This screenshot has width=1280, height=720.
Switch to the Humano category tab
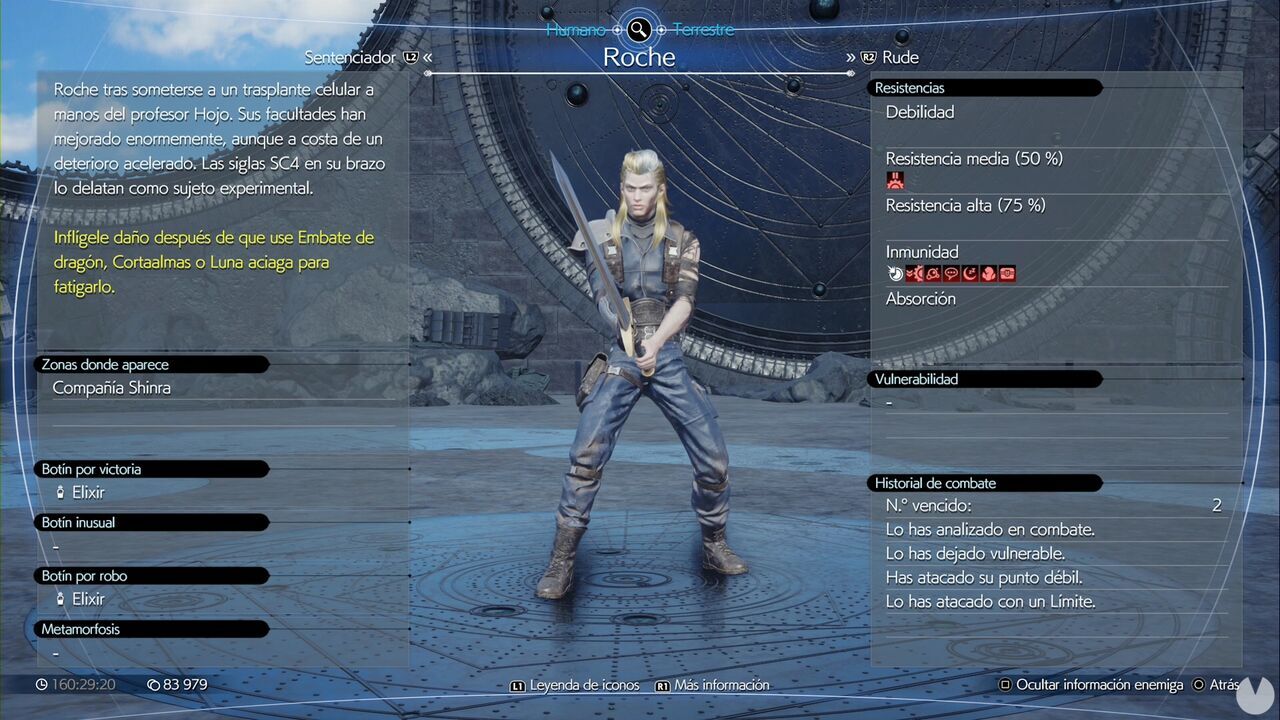pos(577,29)
